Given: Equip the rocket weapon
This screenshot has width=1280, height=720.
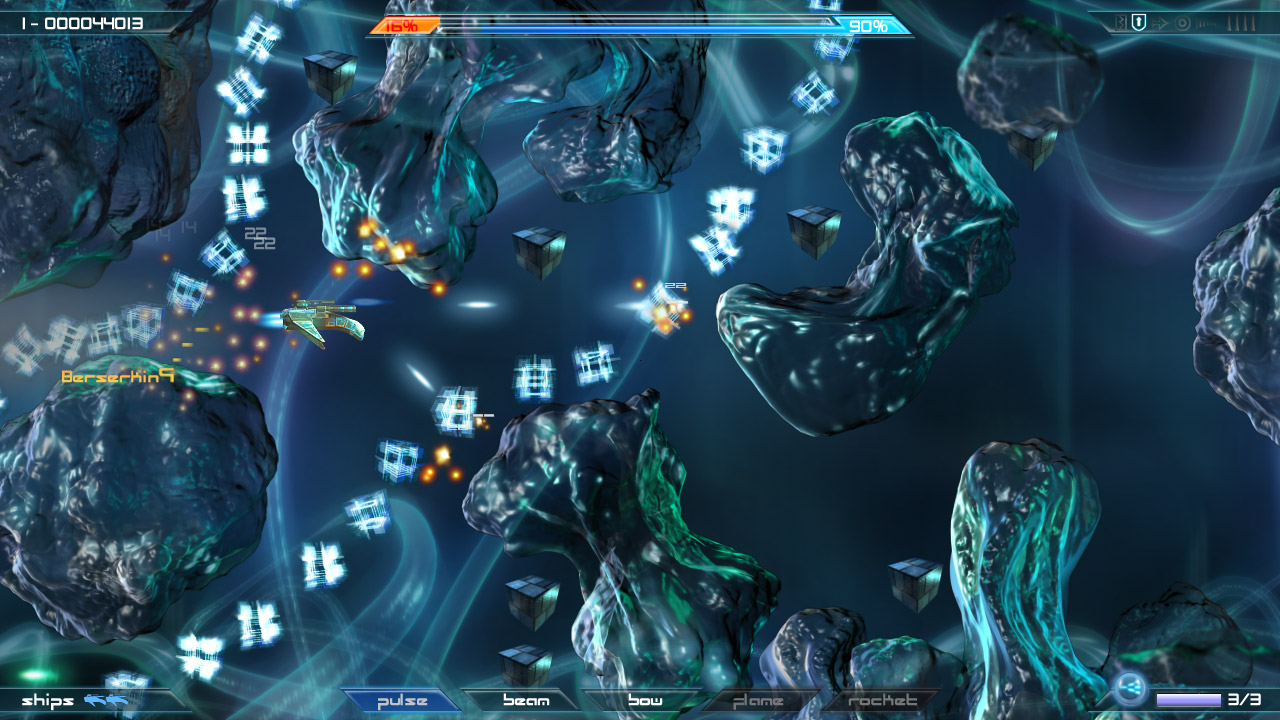Looking at the screenshot, I should tap(882, 701).
